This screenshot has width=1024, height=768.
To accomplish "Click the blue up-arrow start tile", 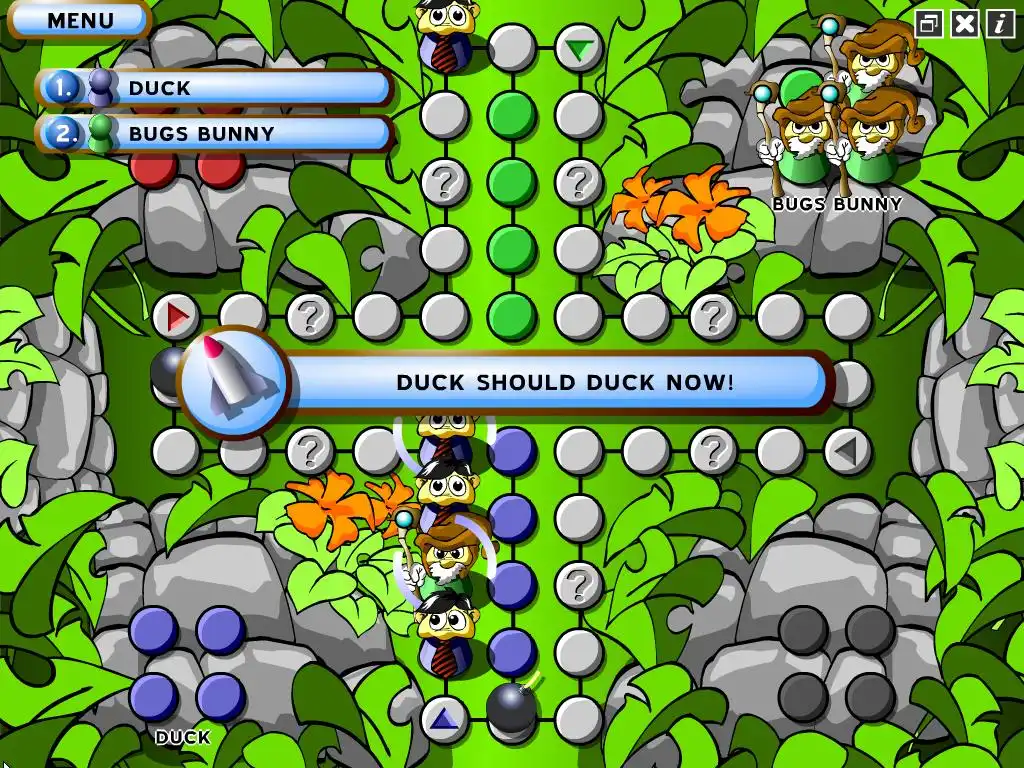I will pos(445,718).
